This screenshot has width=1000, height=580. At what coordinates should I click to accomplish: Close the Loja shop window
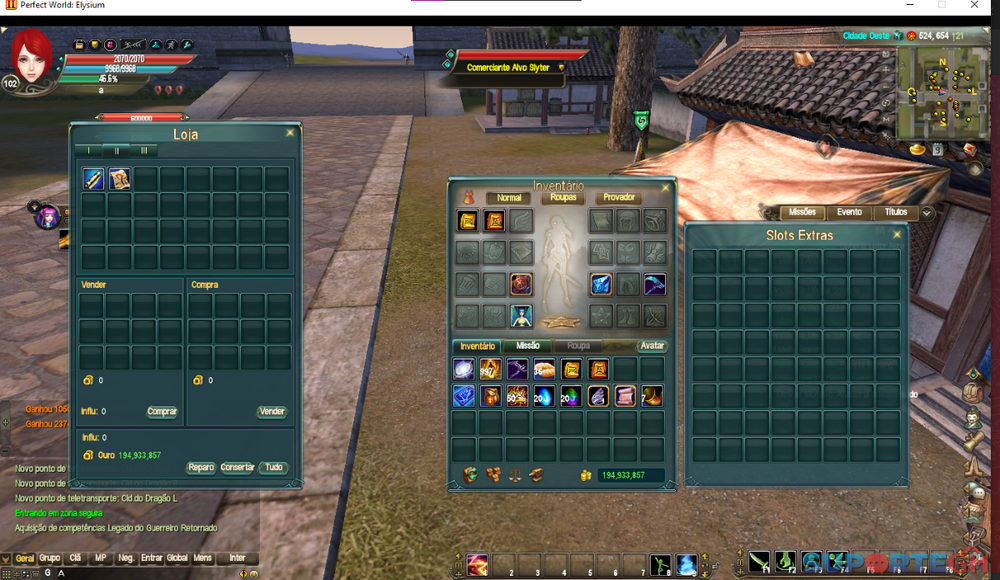pos(290,132)
